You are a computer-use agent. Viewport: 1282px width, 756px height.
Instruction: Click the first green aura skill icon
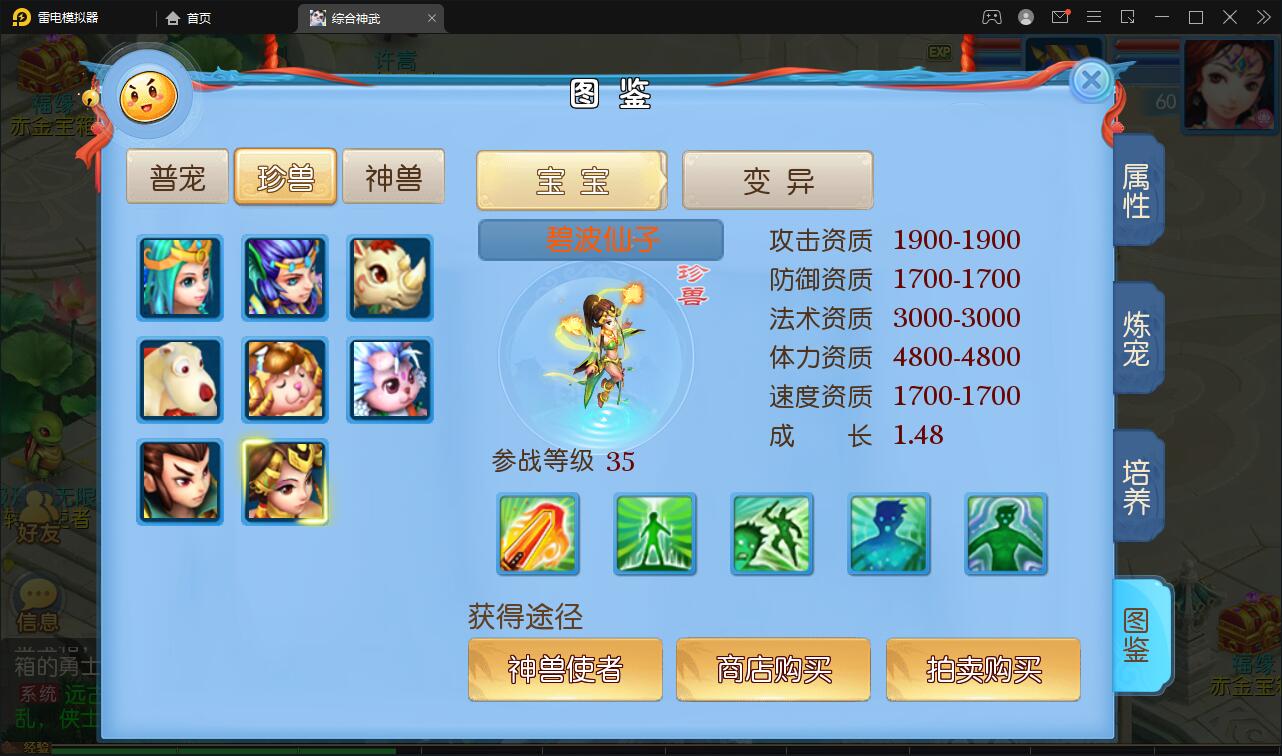(x=654, y=534)
